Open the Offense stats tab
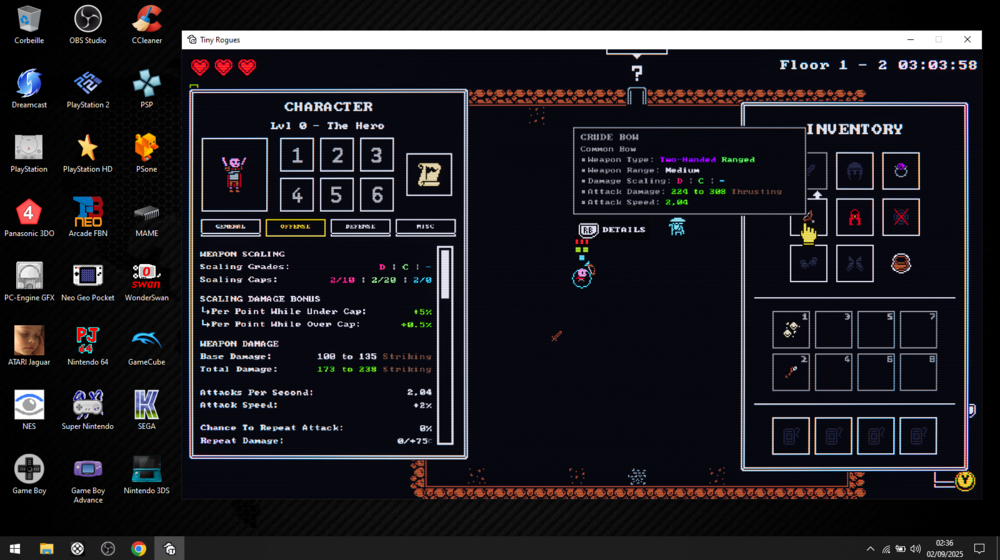This screenshot has height=560, width=1000. (295, 227)
